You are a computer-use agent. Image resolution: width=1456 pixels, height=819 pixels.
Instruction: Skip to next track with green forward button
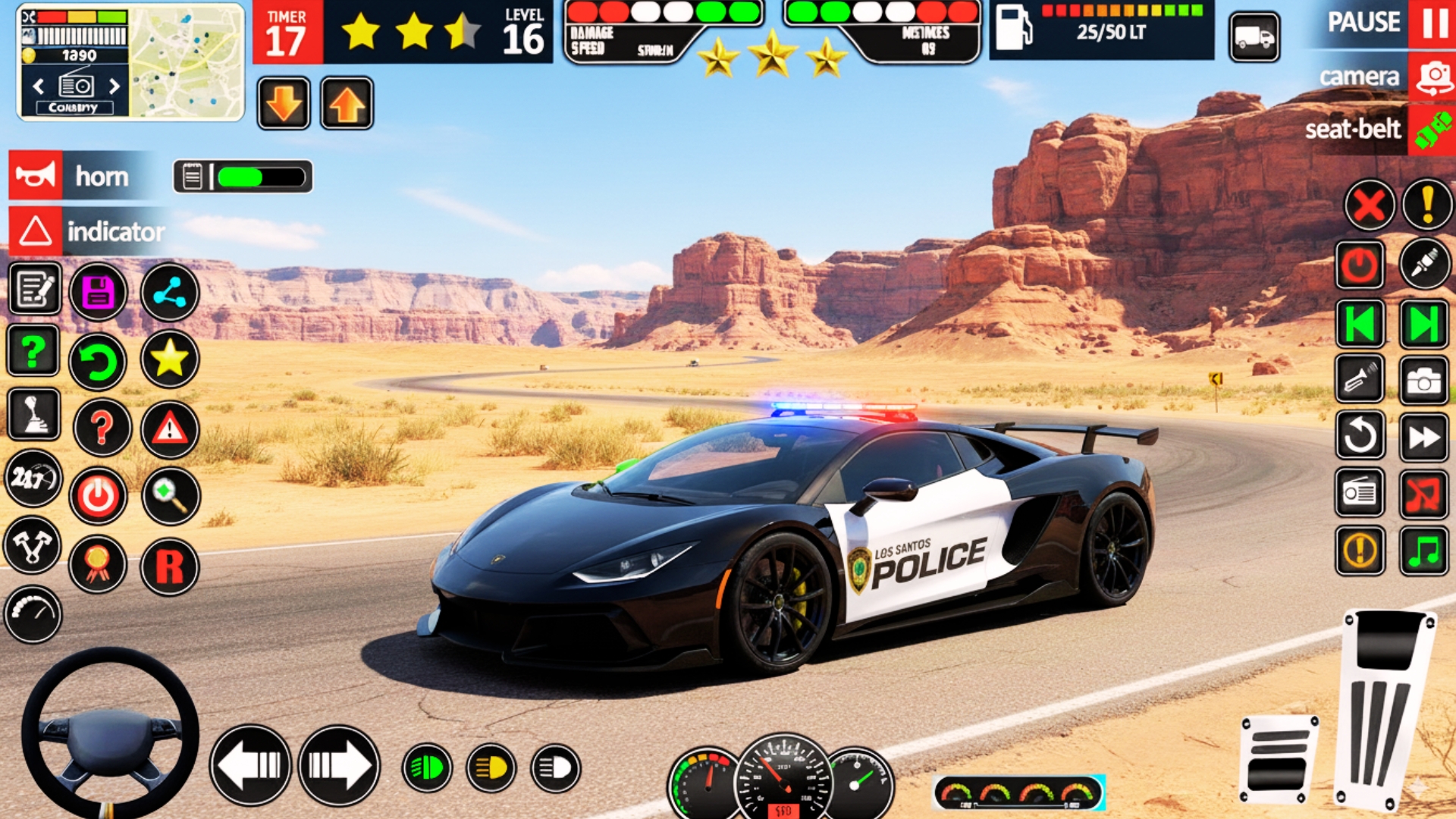pyautogui.click(x=1423, y=324)
